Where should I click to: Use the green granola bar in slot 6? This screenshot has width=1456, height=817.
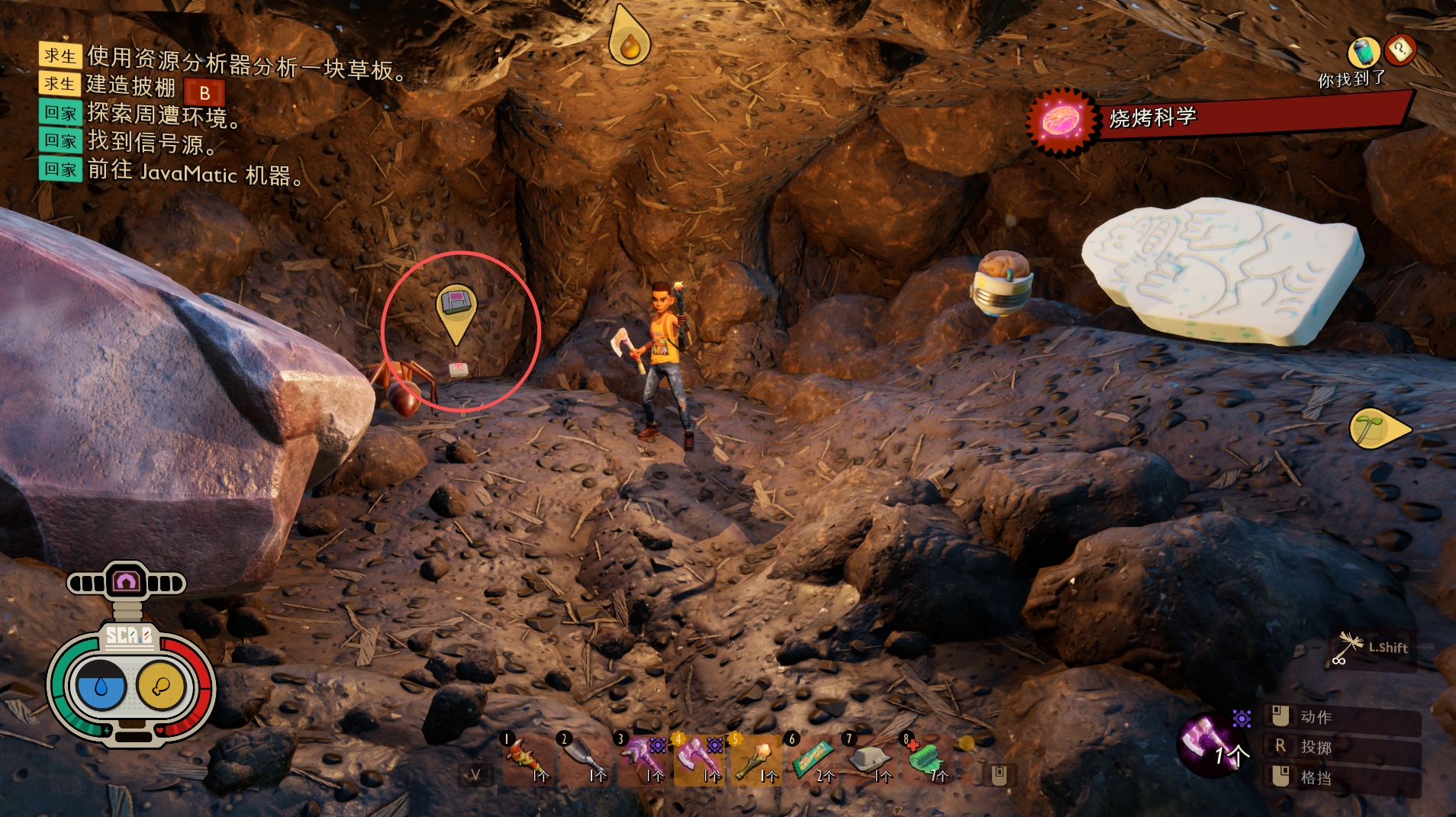812,760
